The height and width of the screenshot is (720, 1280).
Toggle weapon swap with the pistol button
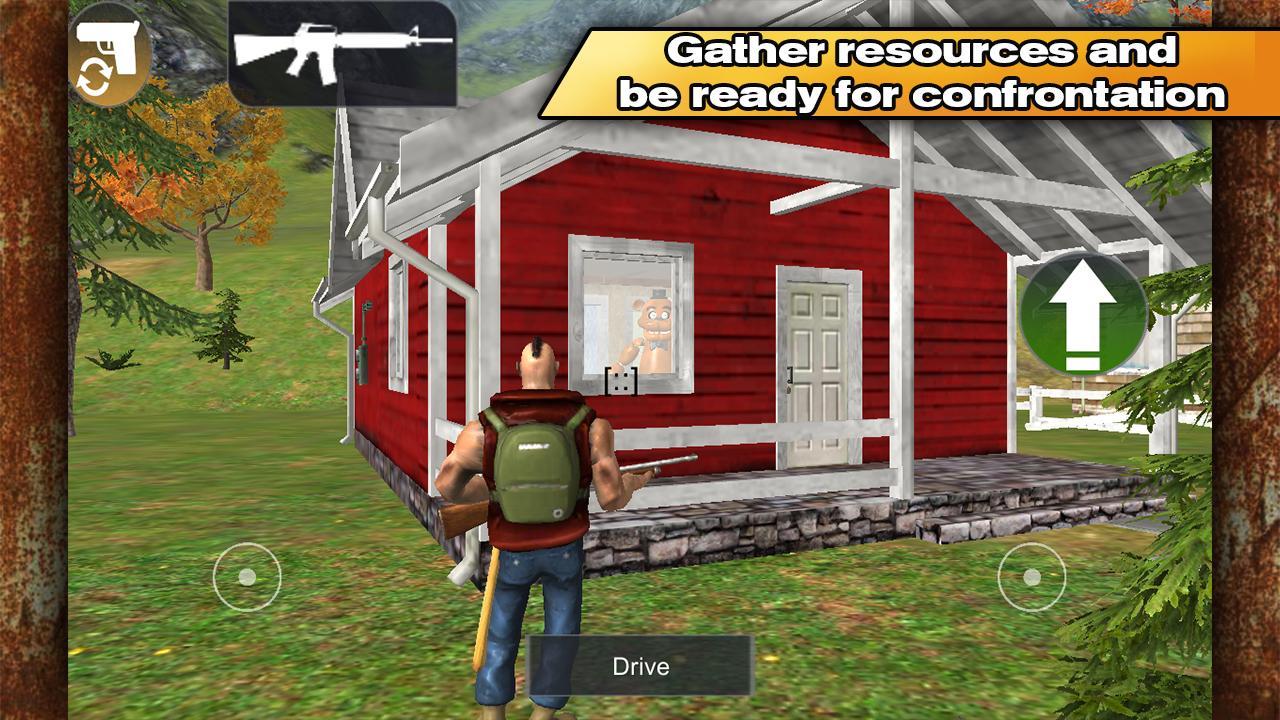point(110,48)
